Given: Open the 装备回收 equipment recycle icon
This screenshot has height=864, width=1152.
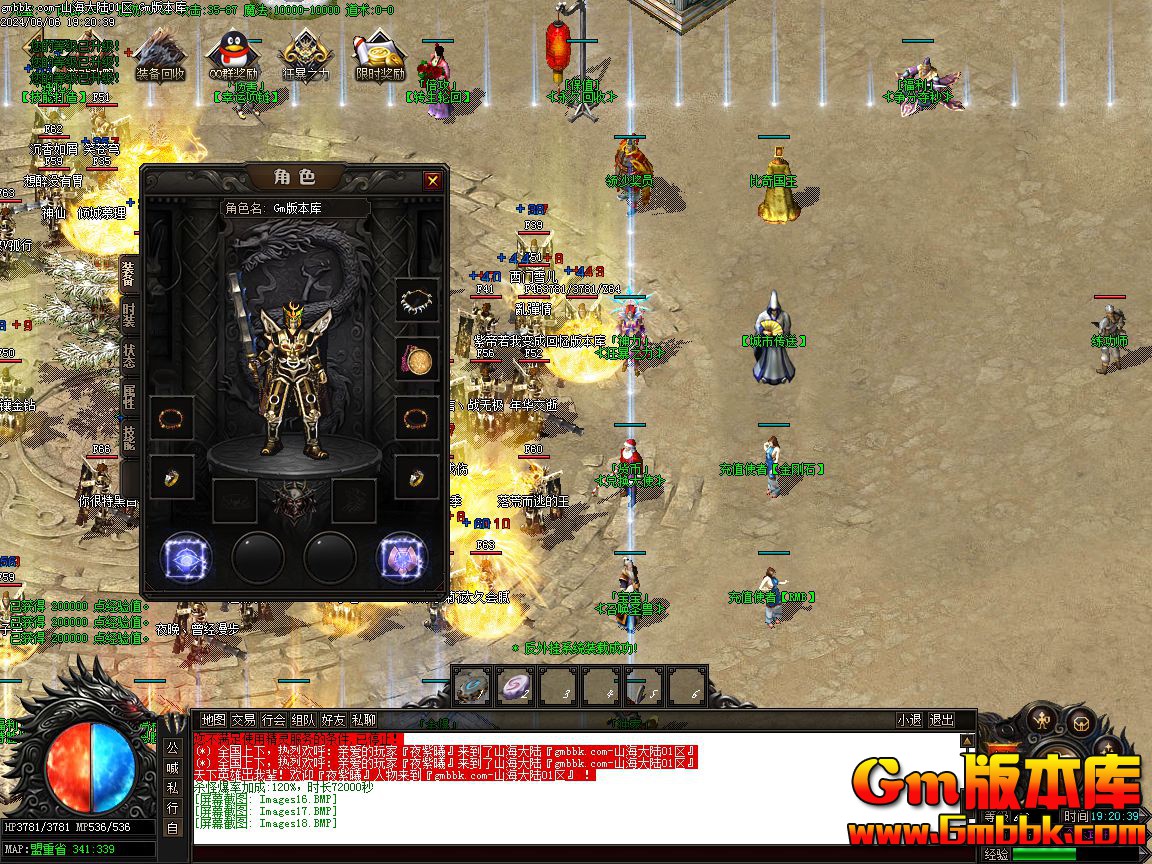Looking at the screenshot, I should click(x=159, y=57).
